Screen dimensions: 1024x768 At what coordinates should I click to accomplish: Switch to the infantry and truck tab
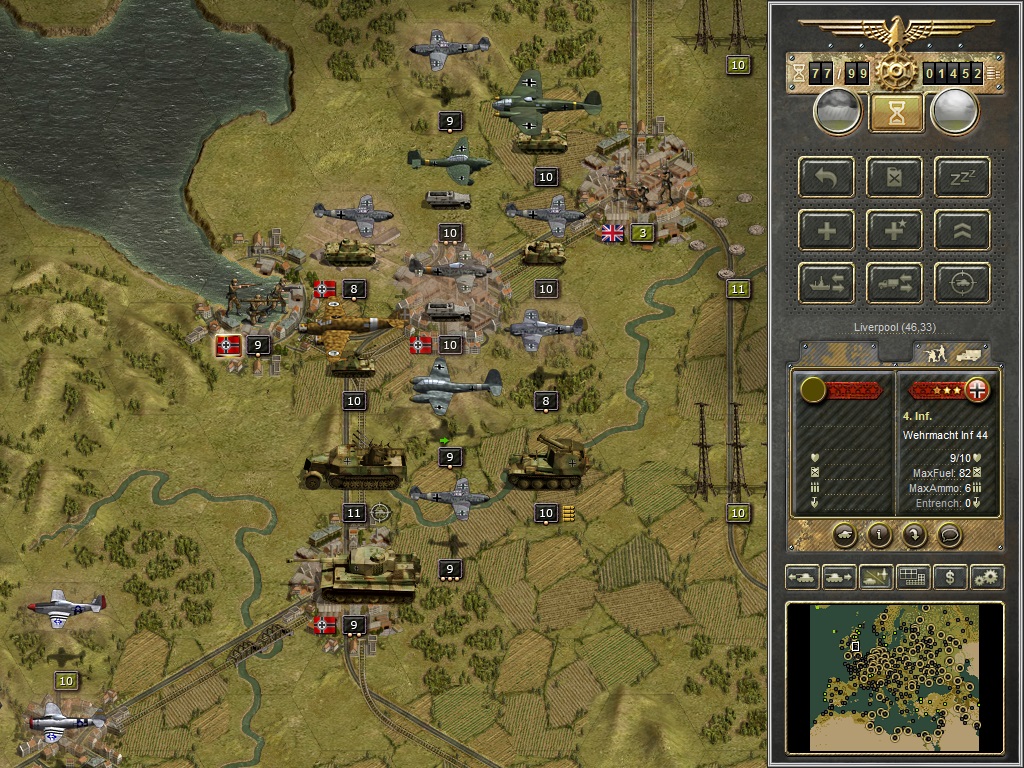point(950,352)
